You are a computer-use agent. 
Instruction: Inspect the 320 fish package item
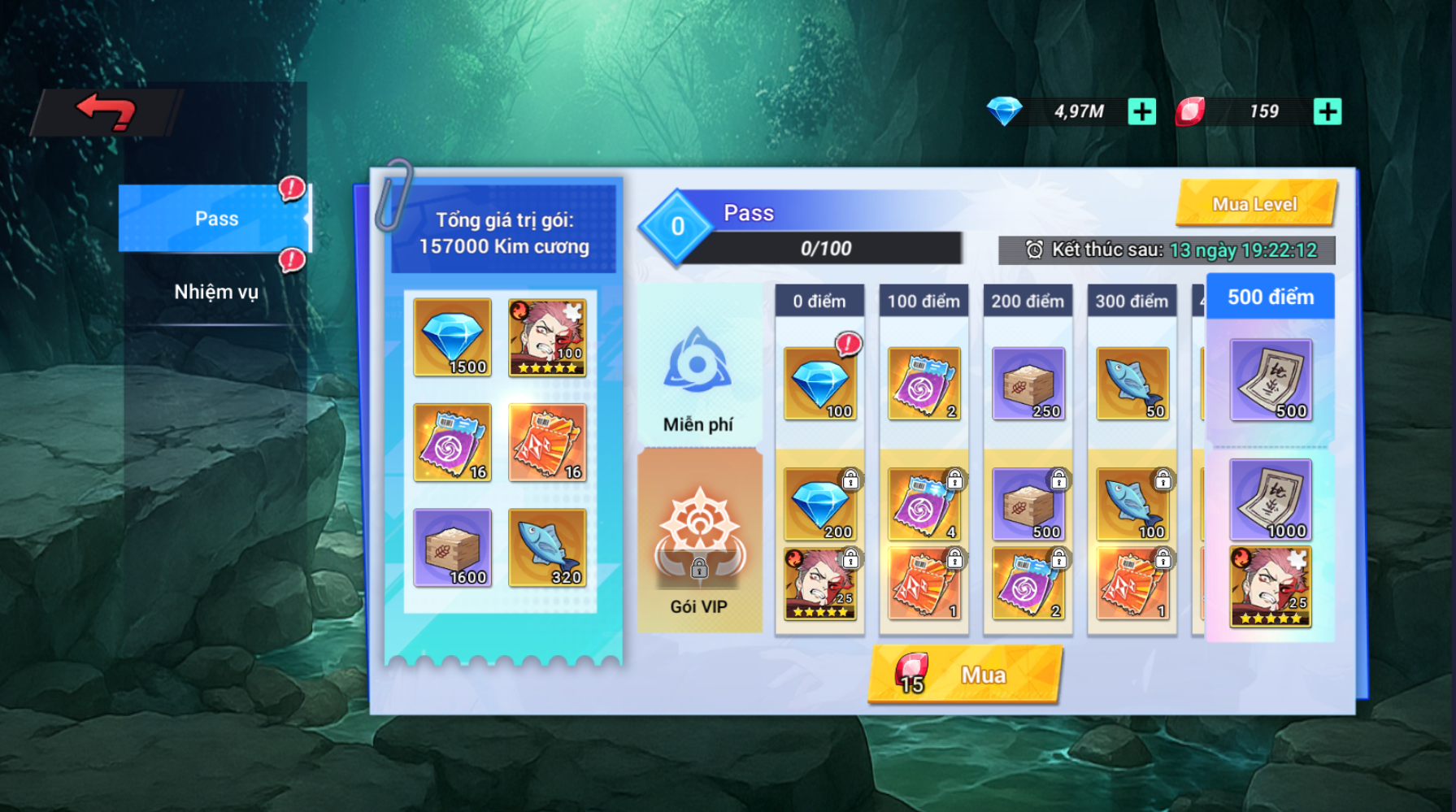pos(547,548)
